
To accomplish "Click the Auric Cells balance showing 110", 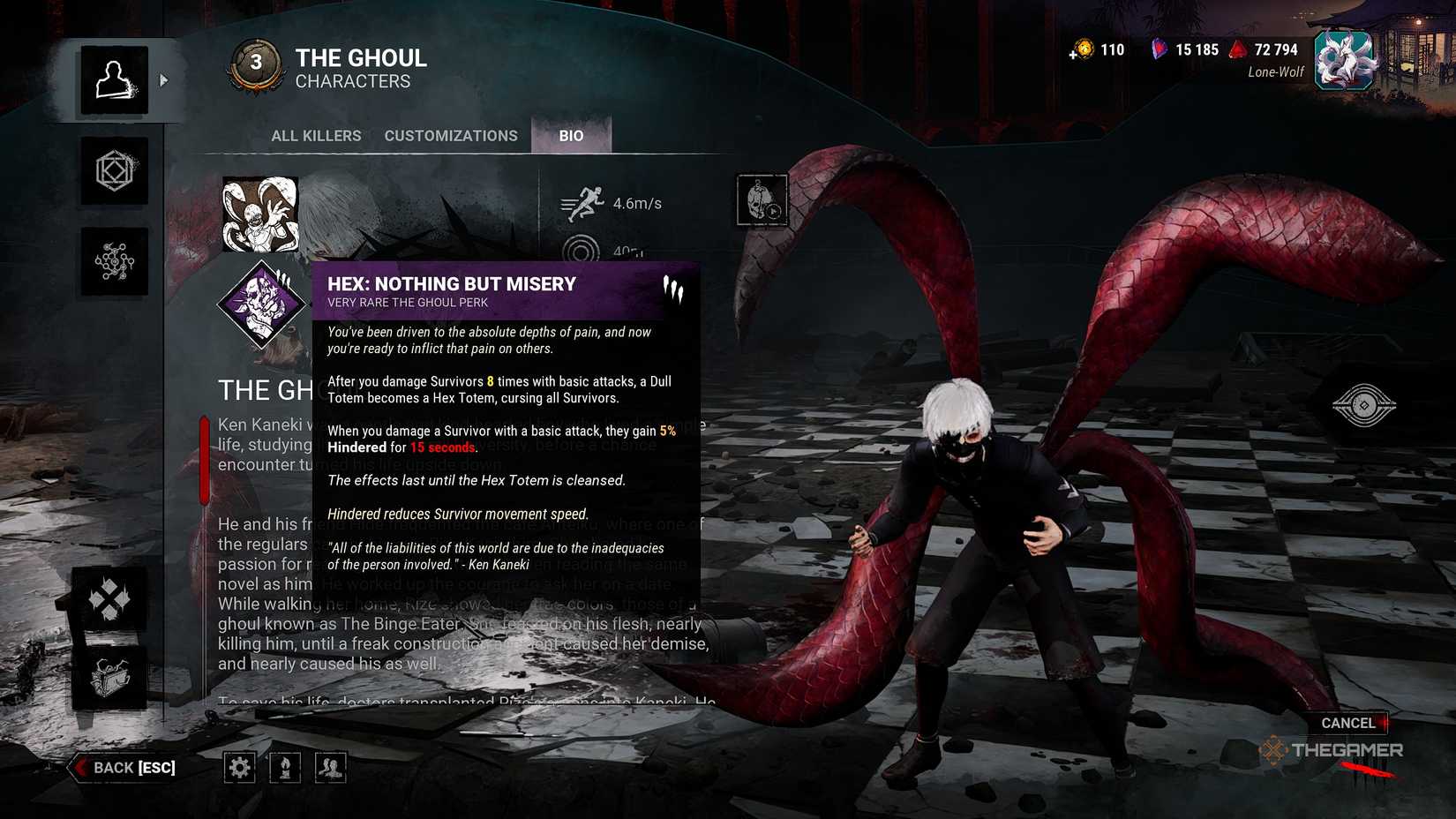I will coord(1097,50).
